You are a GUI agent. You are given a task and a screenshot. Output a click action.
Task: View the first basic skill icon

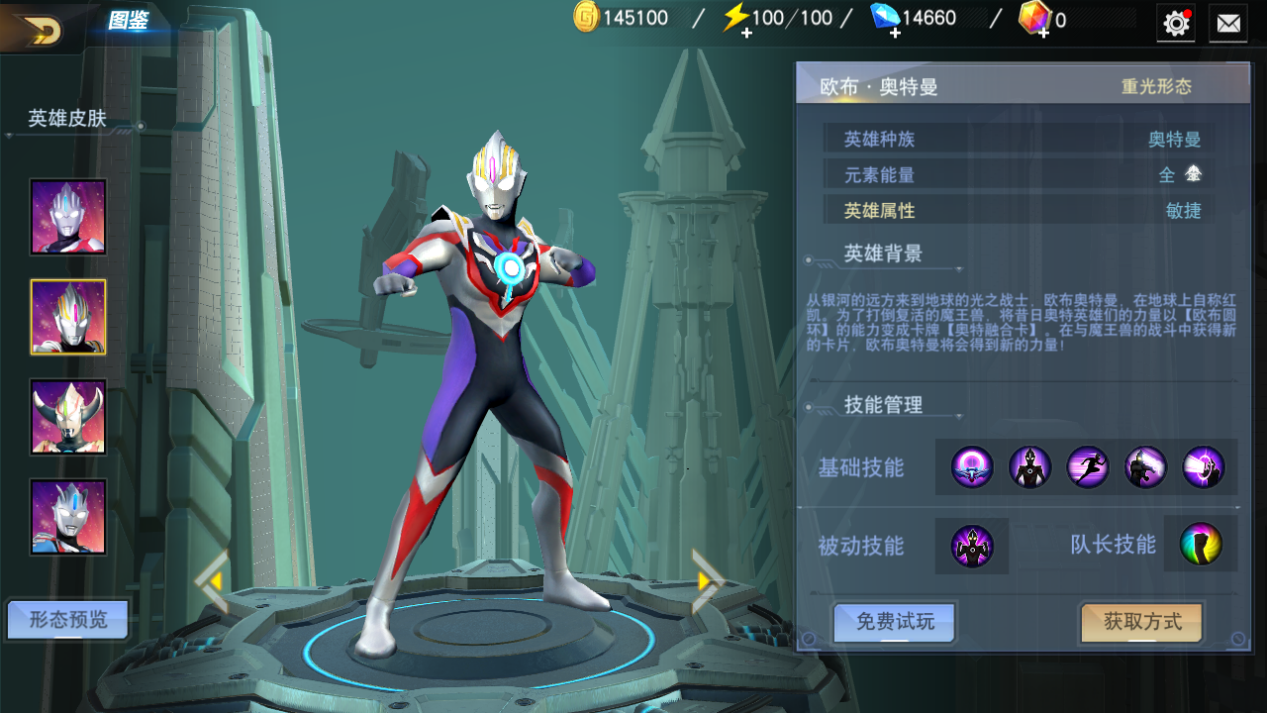(972, 467)
